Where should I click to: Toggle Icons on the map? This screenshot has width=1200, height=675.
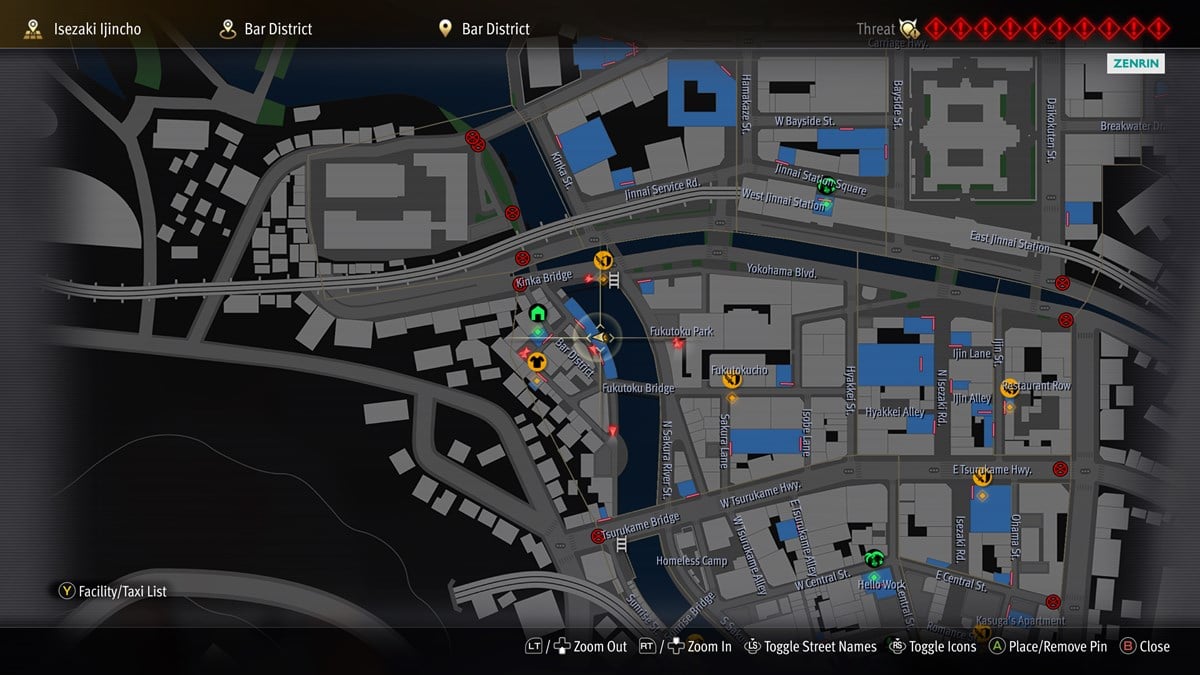click(932, 646)
